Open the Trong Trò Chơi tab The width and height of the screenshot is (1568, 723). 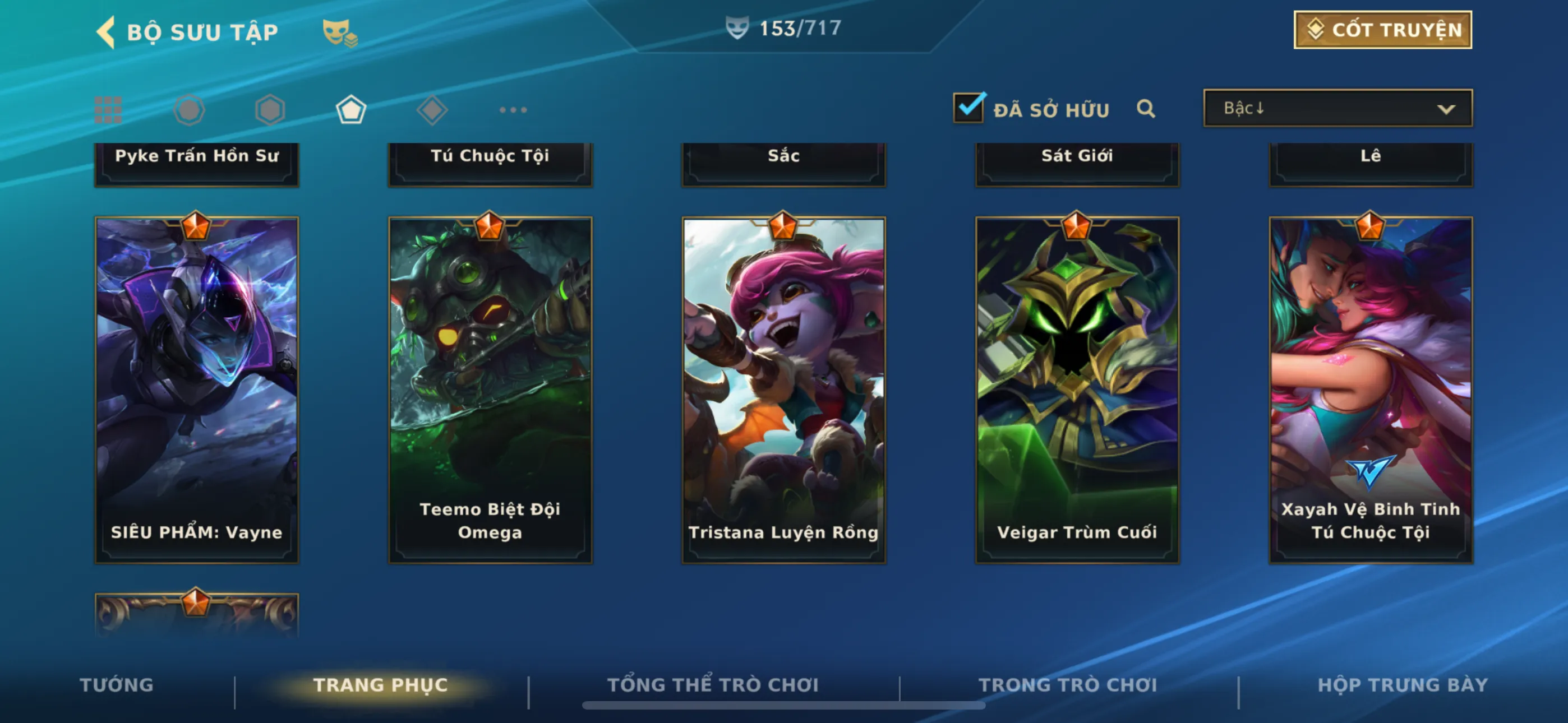(x=1068, y=685)
